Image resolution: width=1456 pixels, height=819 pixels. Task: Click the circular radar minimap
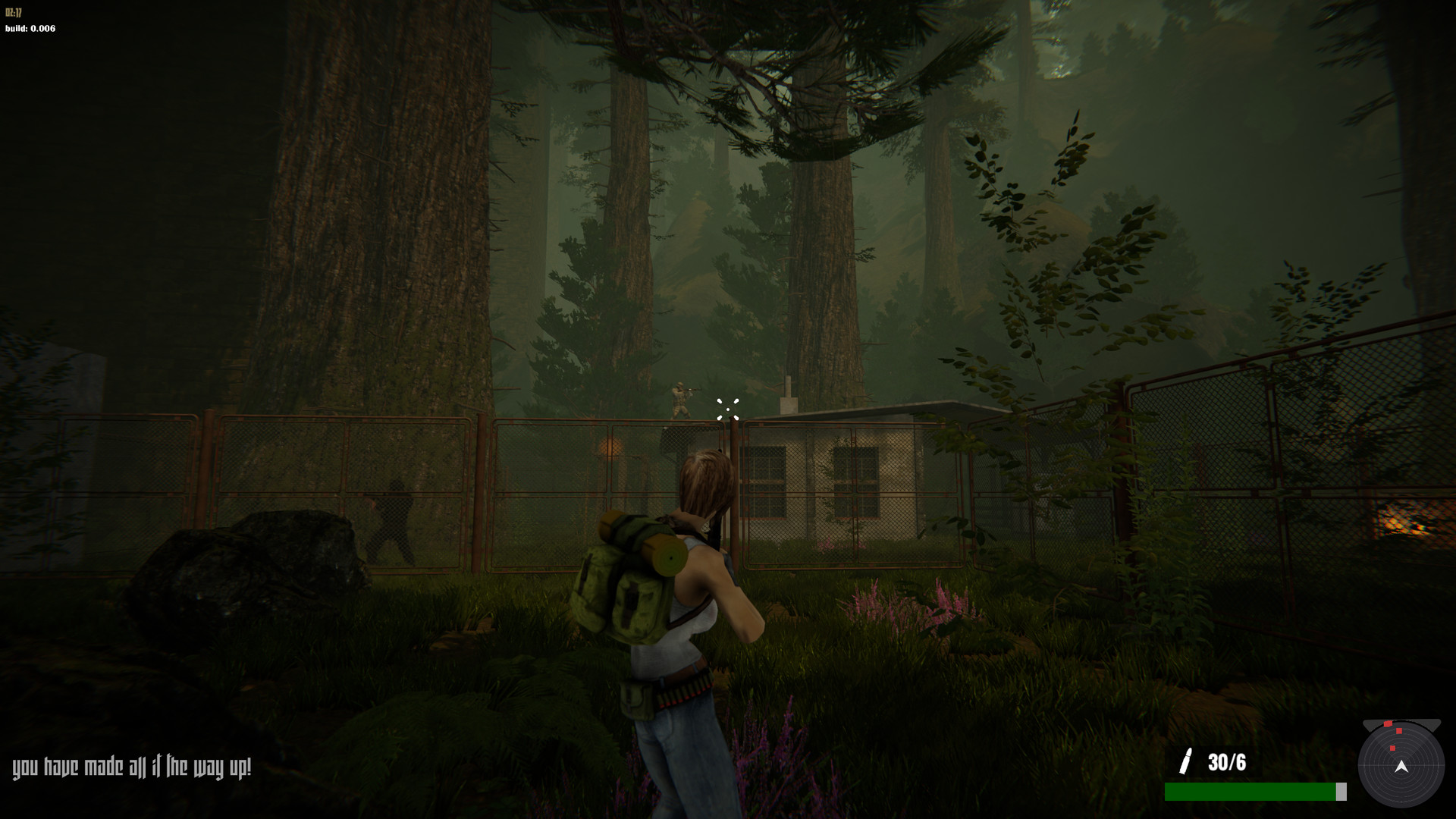point(1401,764)
